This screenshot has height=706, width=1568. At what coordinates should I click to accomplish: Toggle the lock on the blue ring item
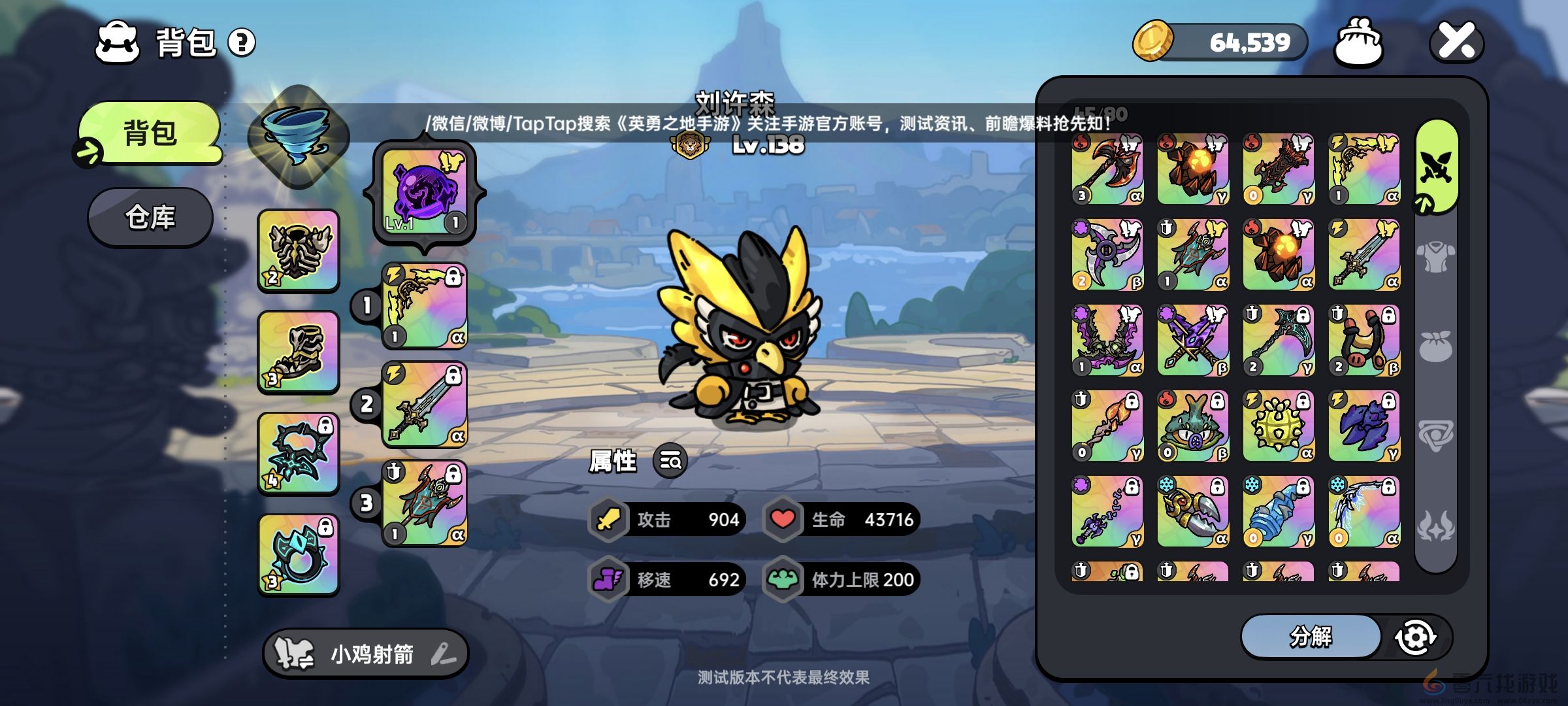coord(327,527)
